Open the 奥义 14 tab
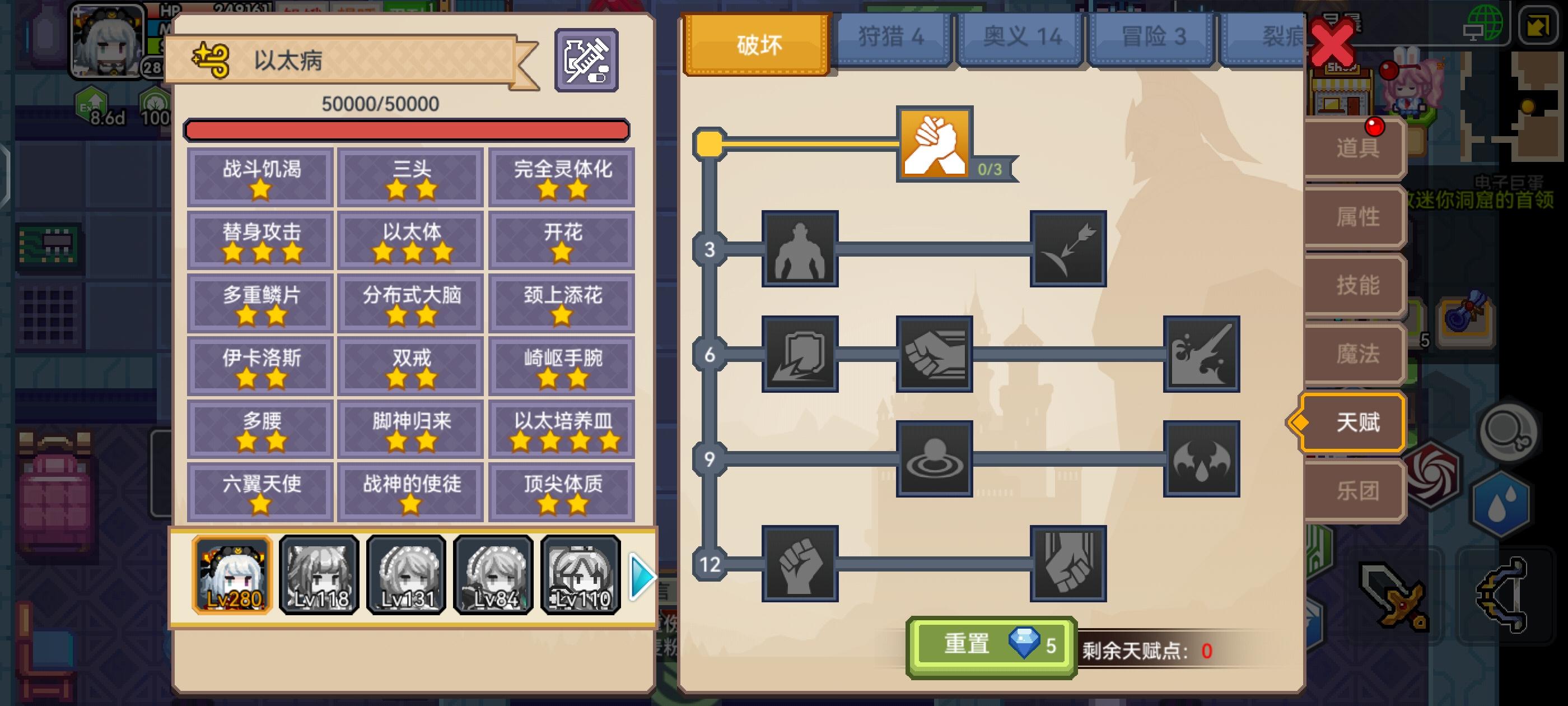Screen dimensions: 1568x706 pyautogui.click(x=1023, y=38)
